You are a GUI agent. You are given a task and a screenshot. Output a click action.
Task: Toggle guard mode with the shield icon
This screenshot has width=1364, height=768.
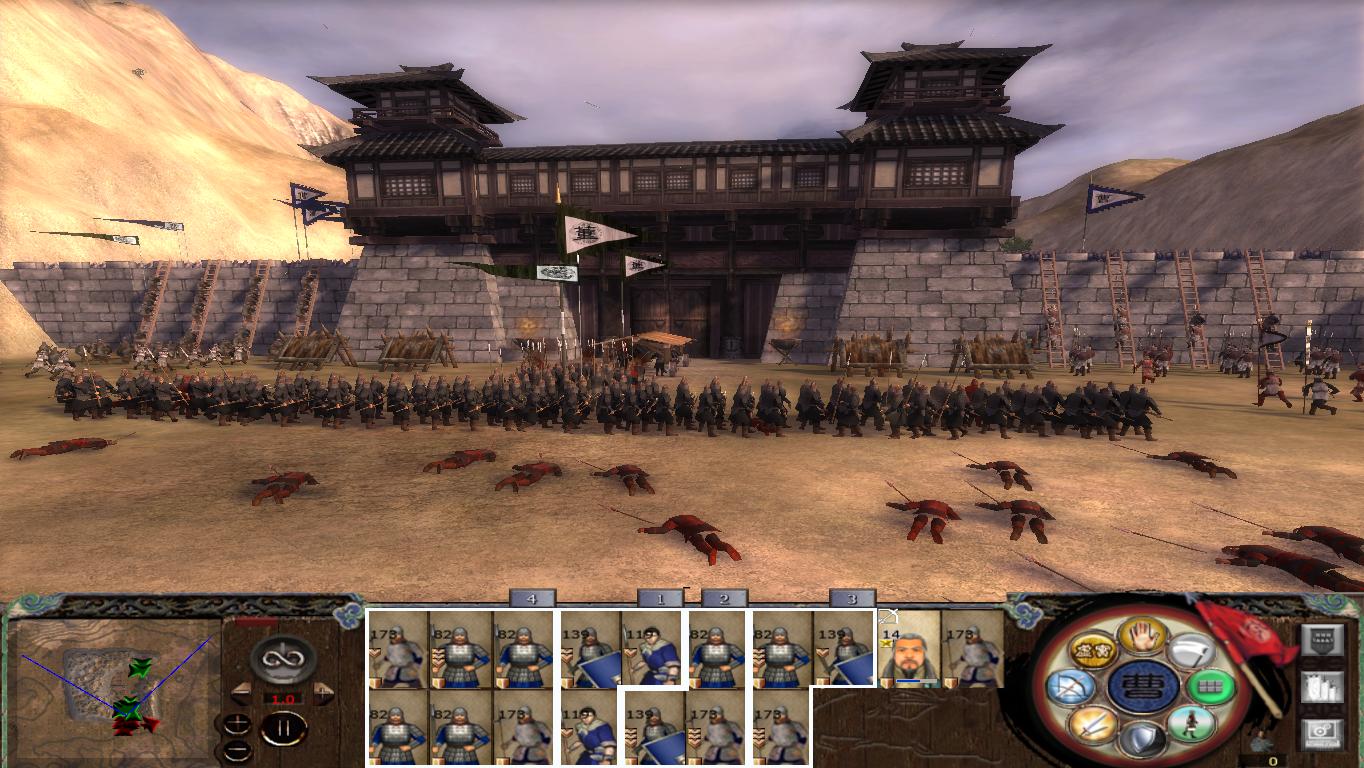pos(1144,735)
